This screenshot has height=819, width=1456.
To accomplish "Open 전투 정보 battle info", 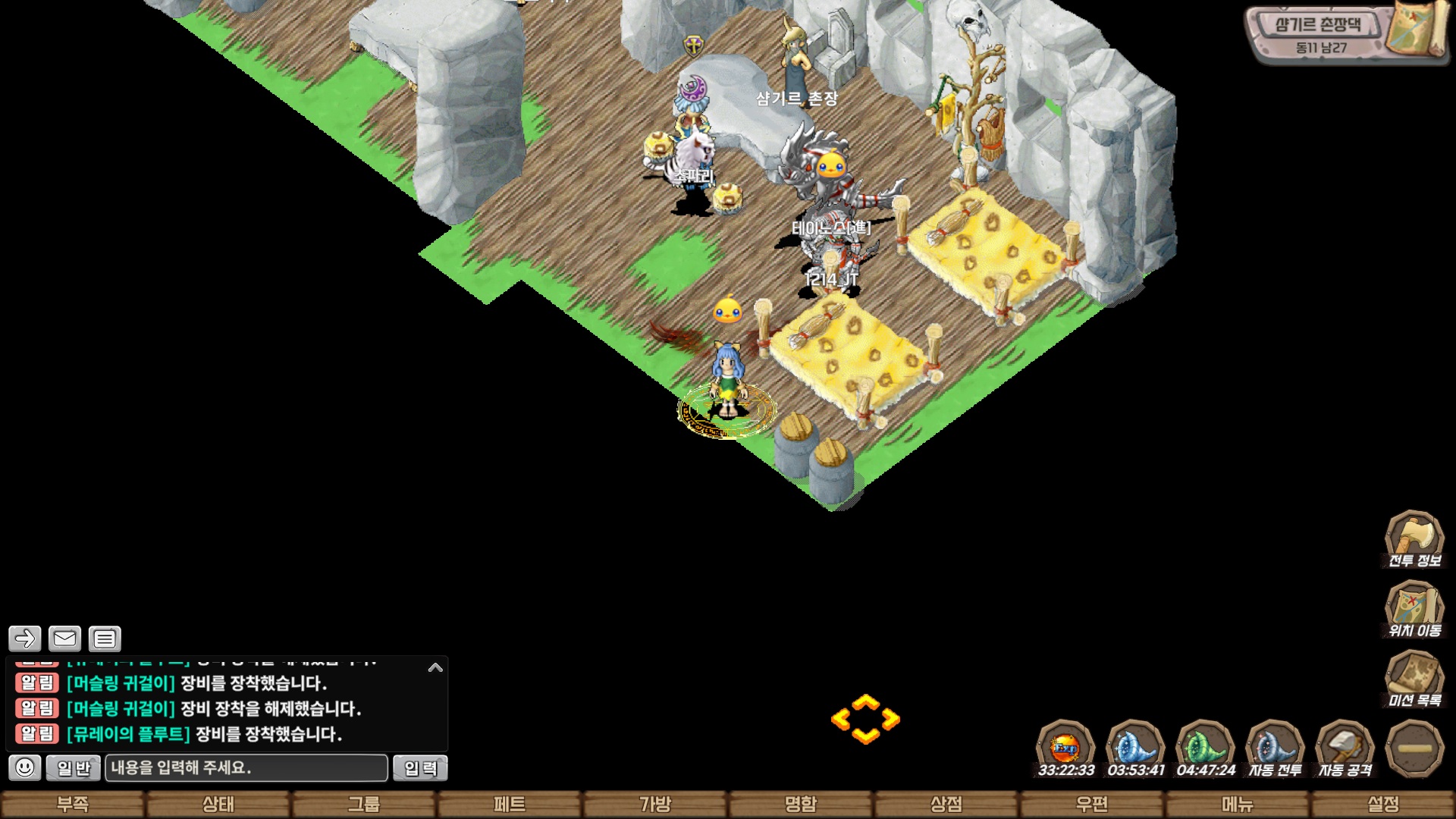I will click(x=1414, y=539).
